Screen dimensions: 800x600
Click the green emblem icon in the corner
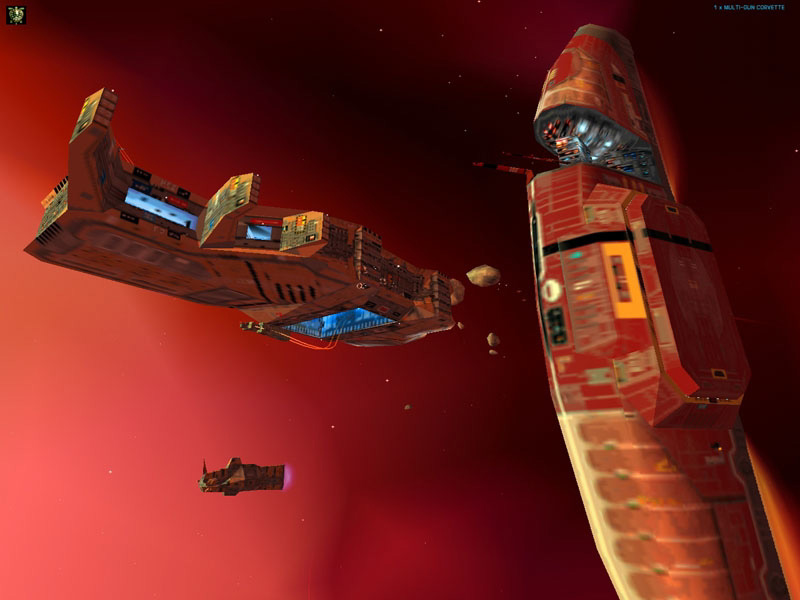point(15,15)
